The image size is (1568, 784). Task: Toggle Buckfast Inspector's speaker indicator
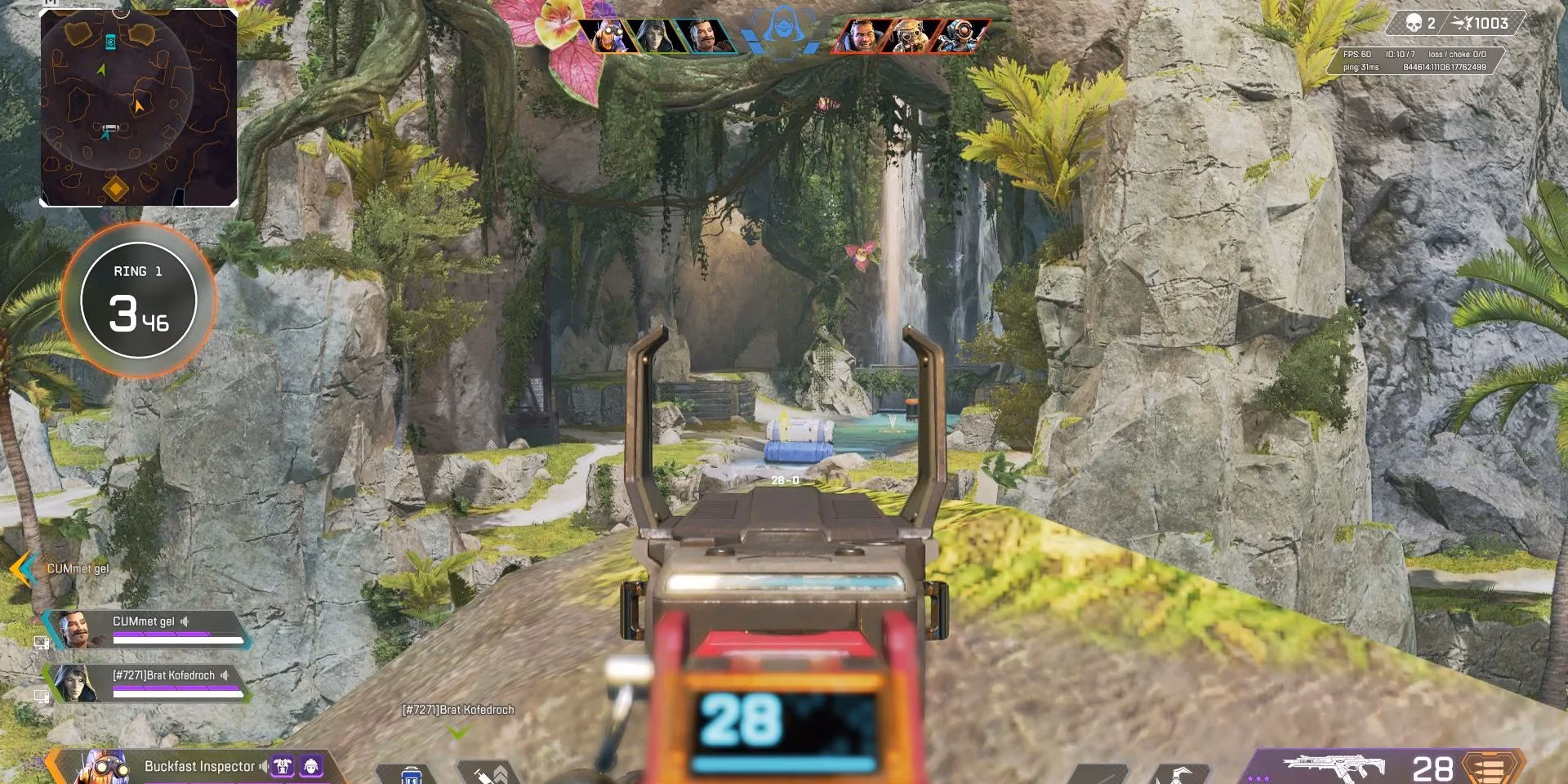coord(264,766)
